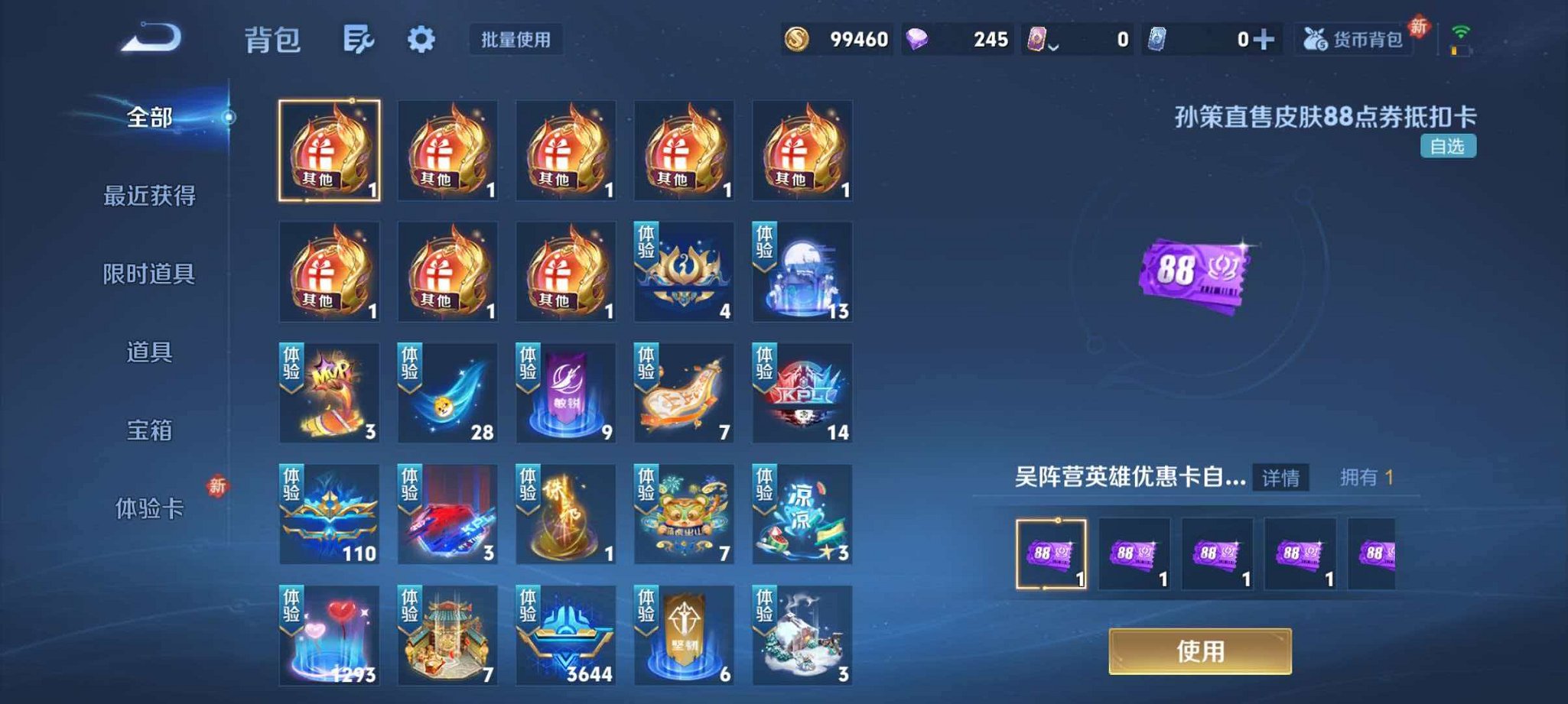Select the KPL experience card item
The height and width of the screenshot is (704, 1568).
pos(801,394)
